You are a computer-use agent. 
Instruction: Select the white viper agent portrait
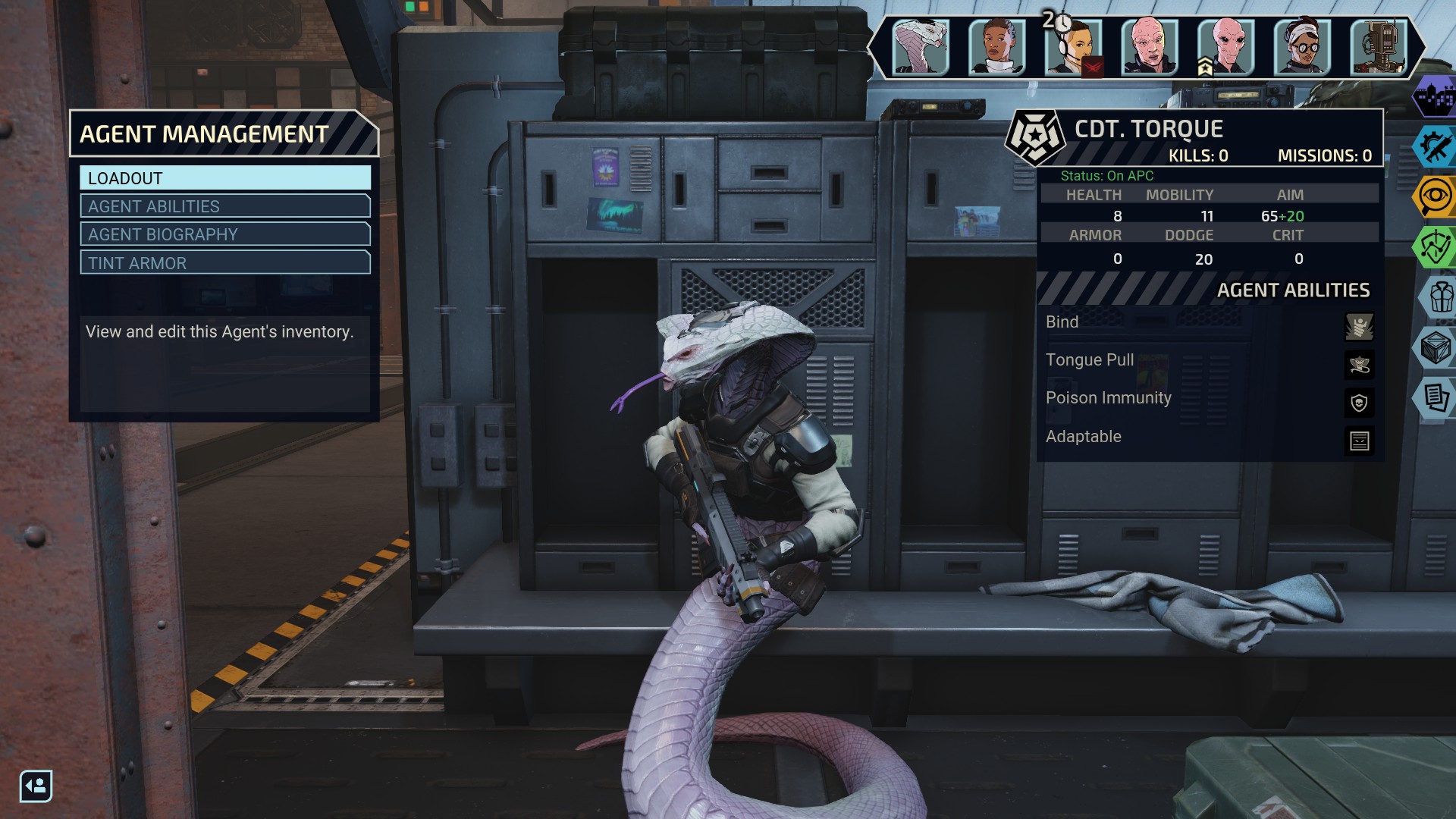coord(920,47)
